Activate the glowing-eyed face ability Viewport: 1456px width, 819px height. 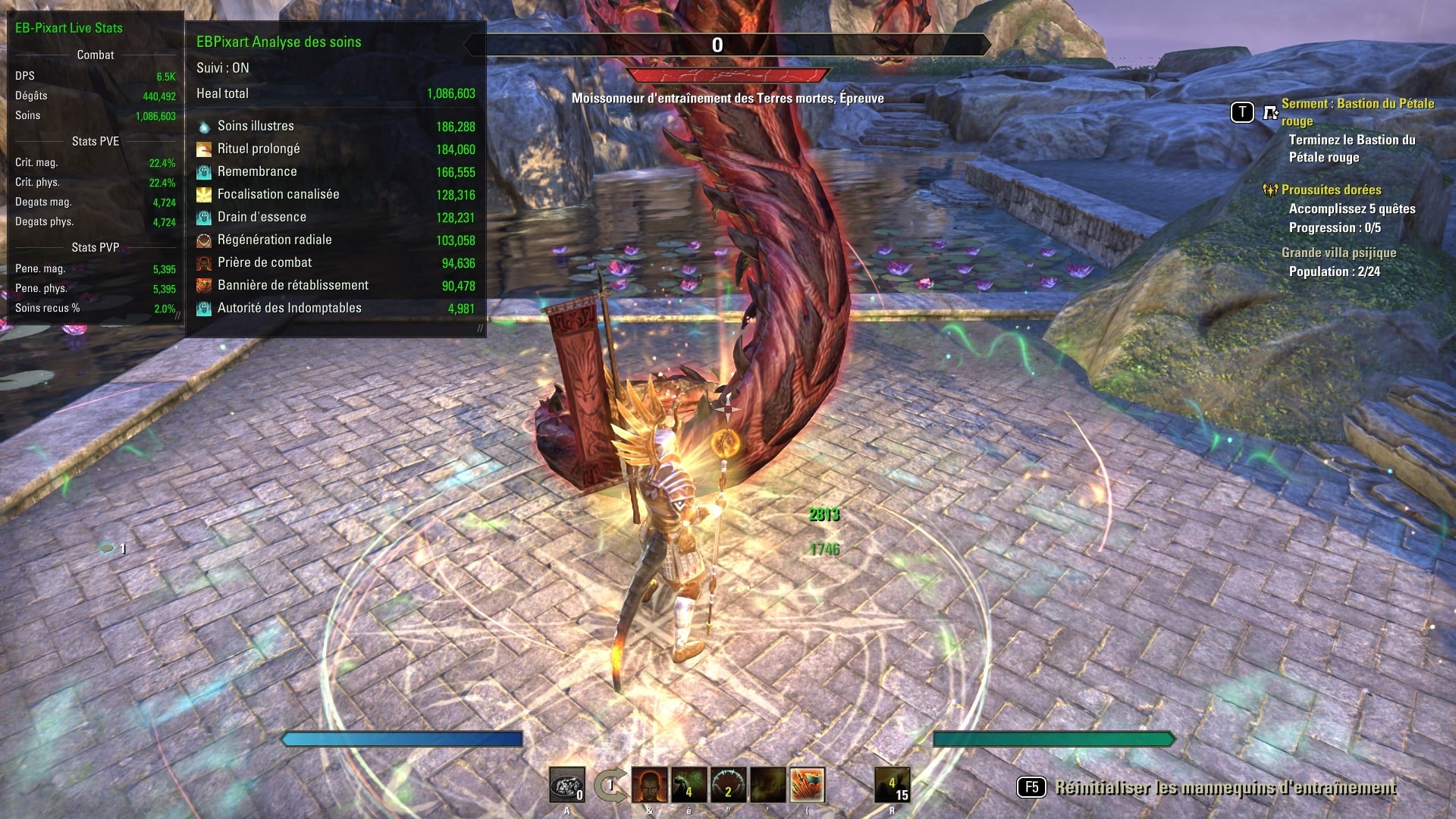coord(650,785)
